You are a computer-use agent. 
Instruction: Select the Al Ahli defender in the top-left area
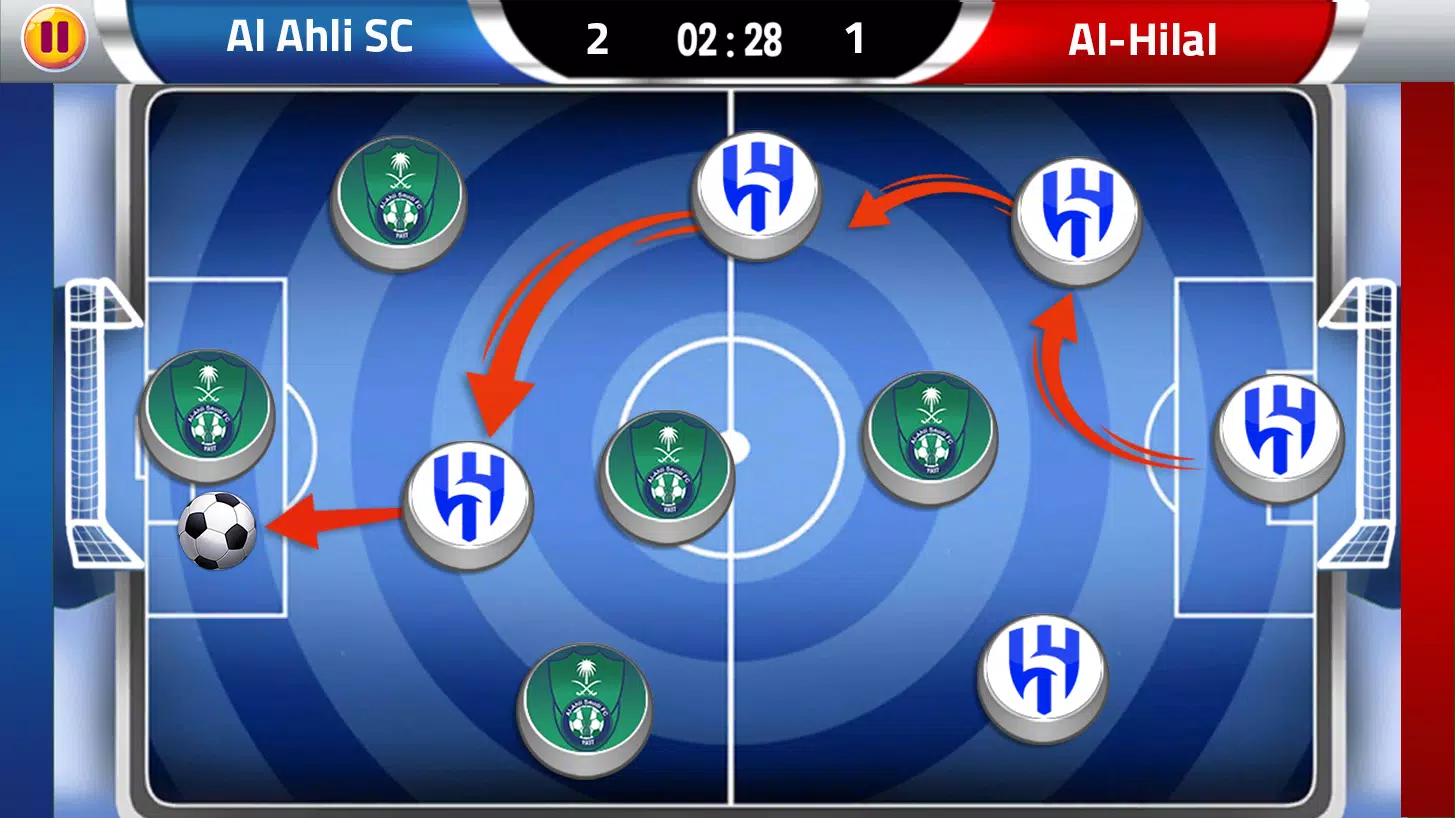tap(398, 200)
